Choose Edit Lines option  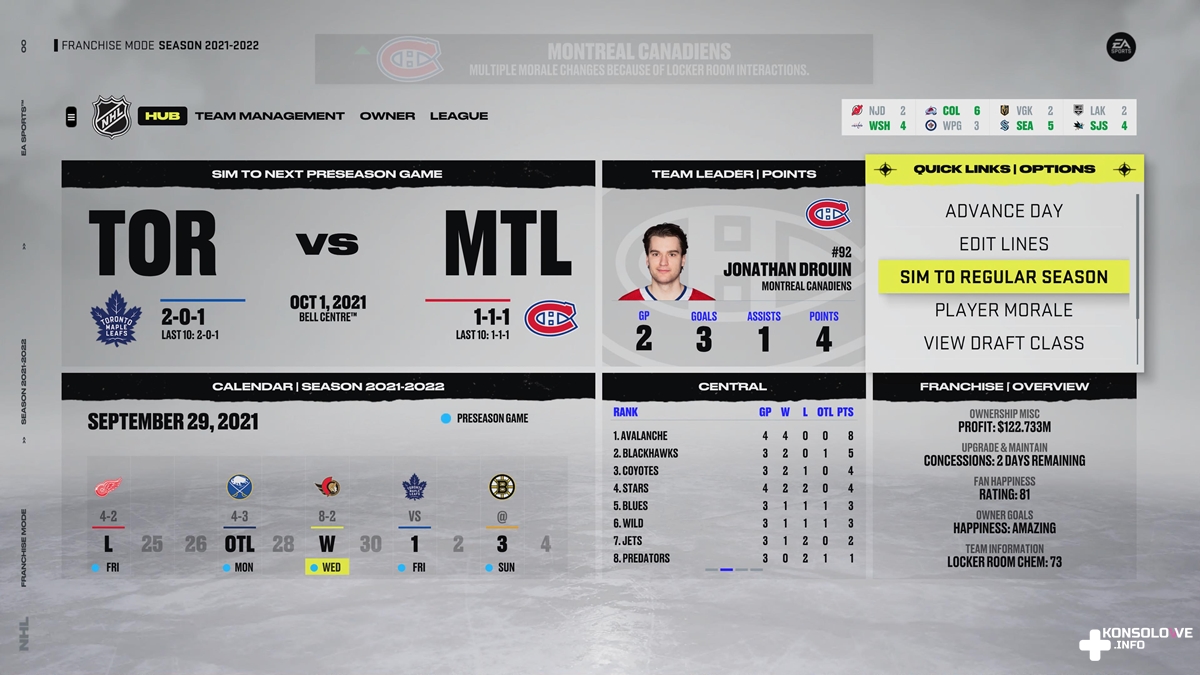(x=1004, y=244)
